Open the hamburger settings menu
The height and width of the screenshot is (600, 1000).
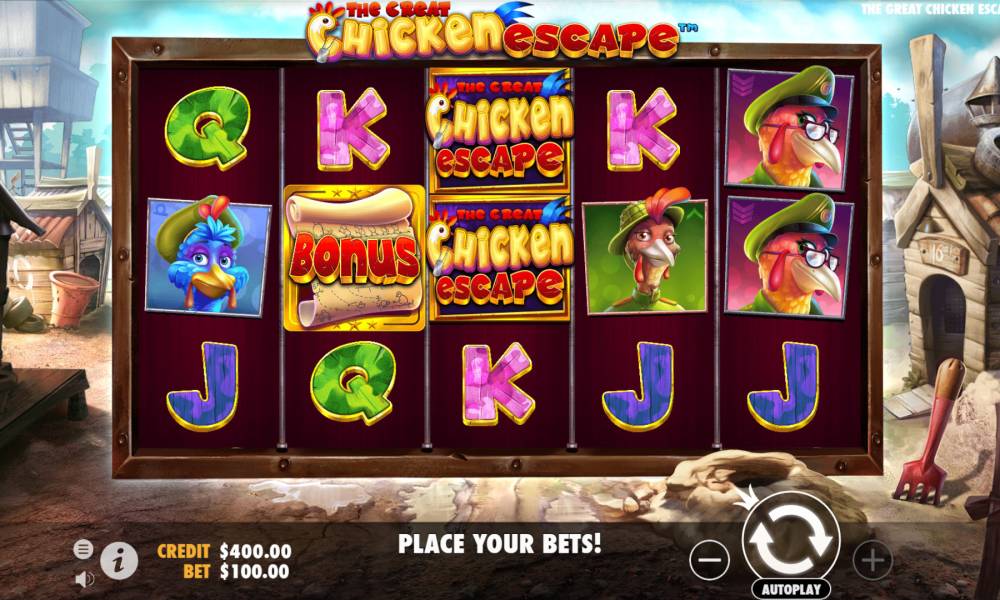84,549
